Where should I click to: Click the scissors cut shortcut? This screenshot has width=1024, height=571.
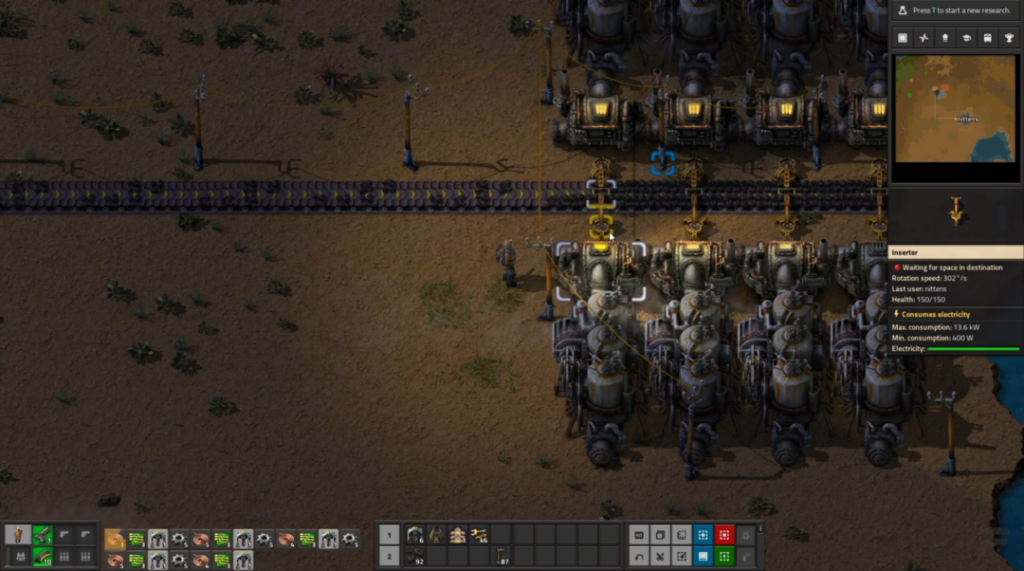point(660,556)
